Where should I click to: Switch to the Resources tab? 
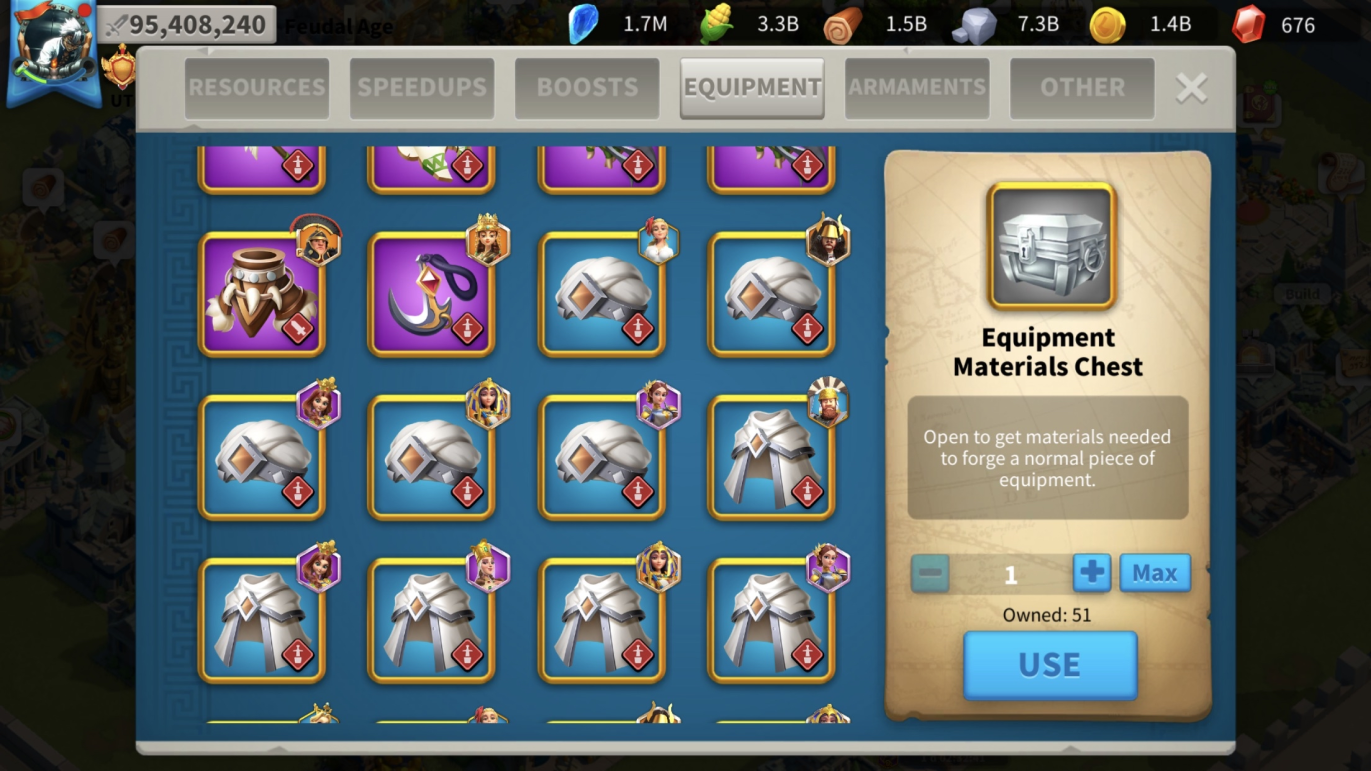pyautogui.click(x=257, y=88)
